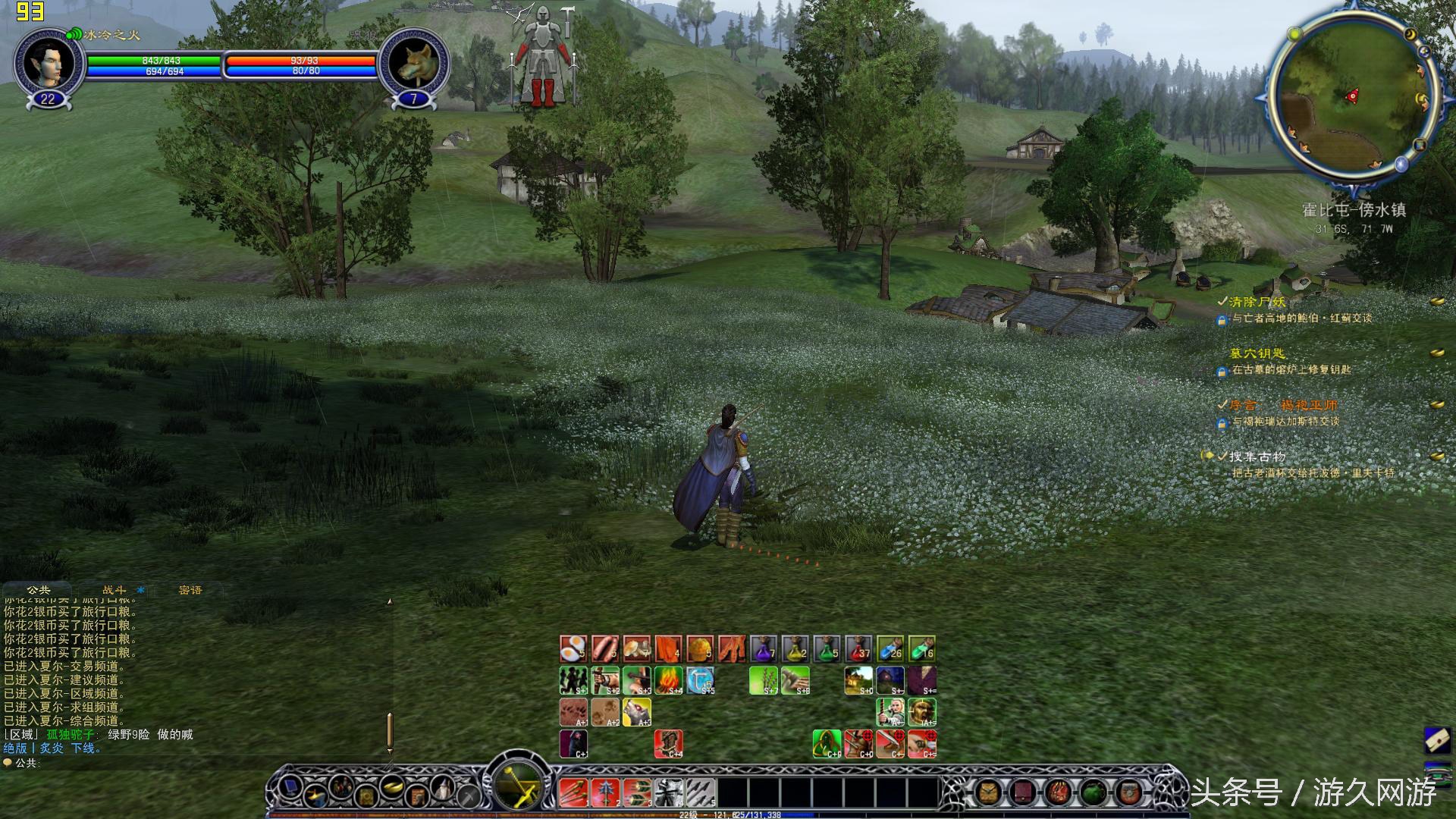Activate the first quickslot arrow skill
Screen dimensions: 1456x819
573,792
